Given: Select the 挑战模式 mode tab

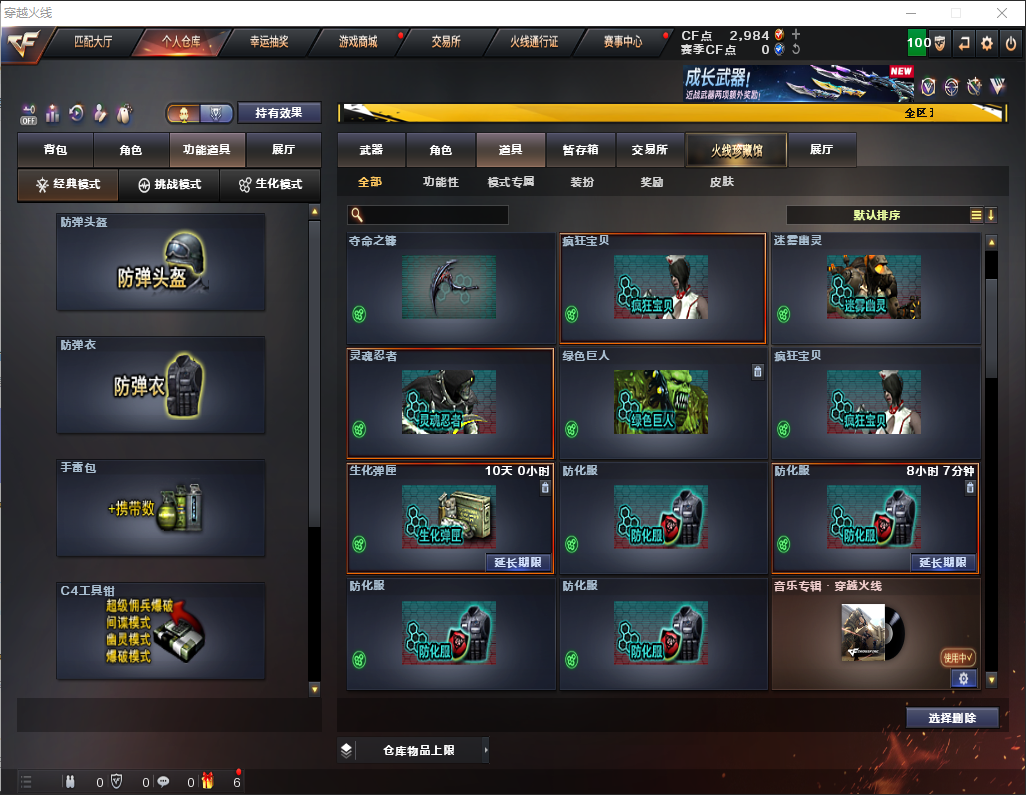Looking at the screenshot, I should [169, 185].
